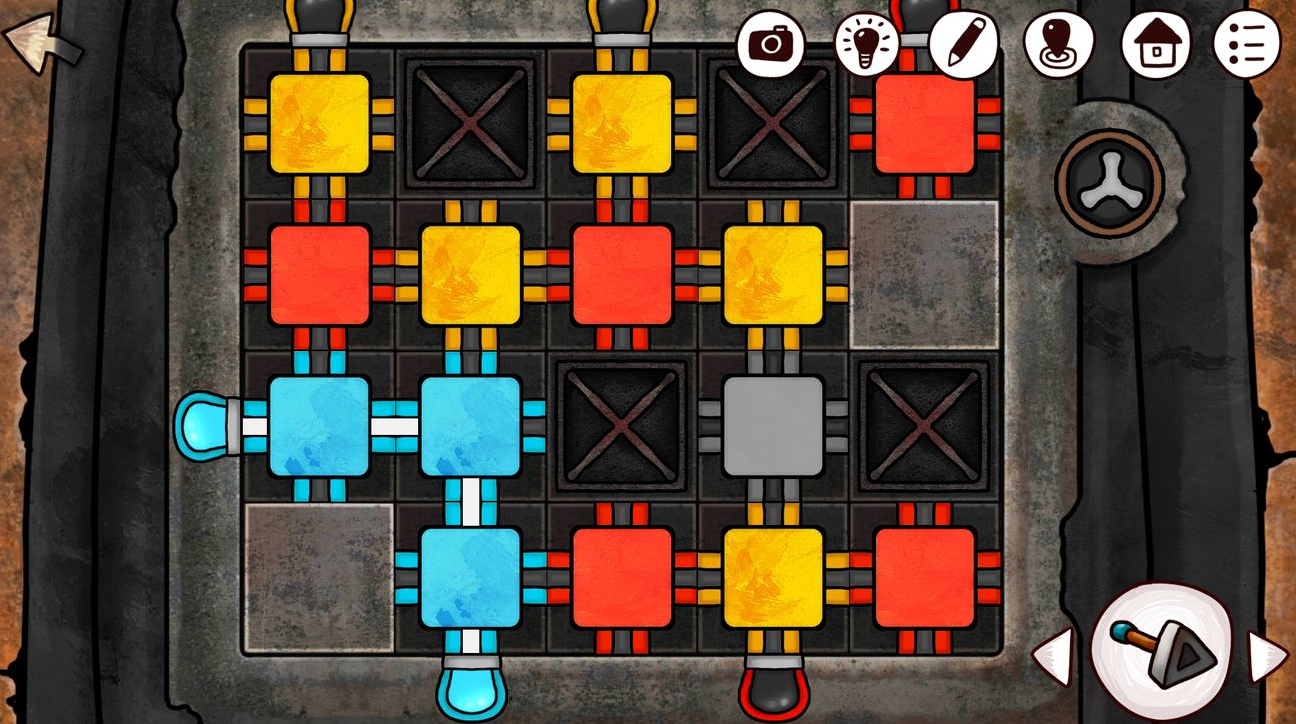This screenshot has height=724, width=1296.
Task: Click the camera screenshot icon
Action: coord(771,43)
